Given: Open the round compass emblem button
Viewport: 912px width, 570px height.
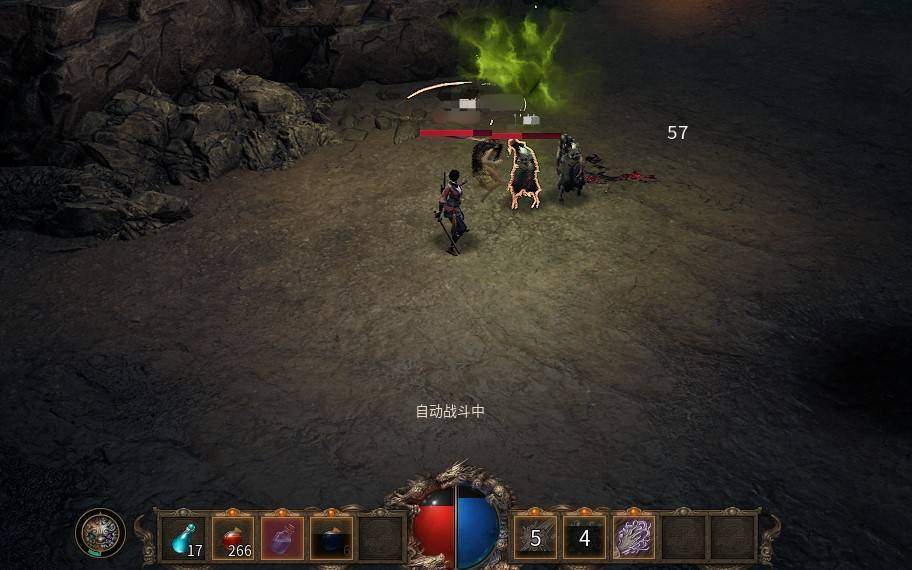Looking at the screenshot, I should point(100,533).
